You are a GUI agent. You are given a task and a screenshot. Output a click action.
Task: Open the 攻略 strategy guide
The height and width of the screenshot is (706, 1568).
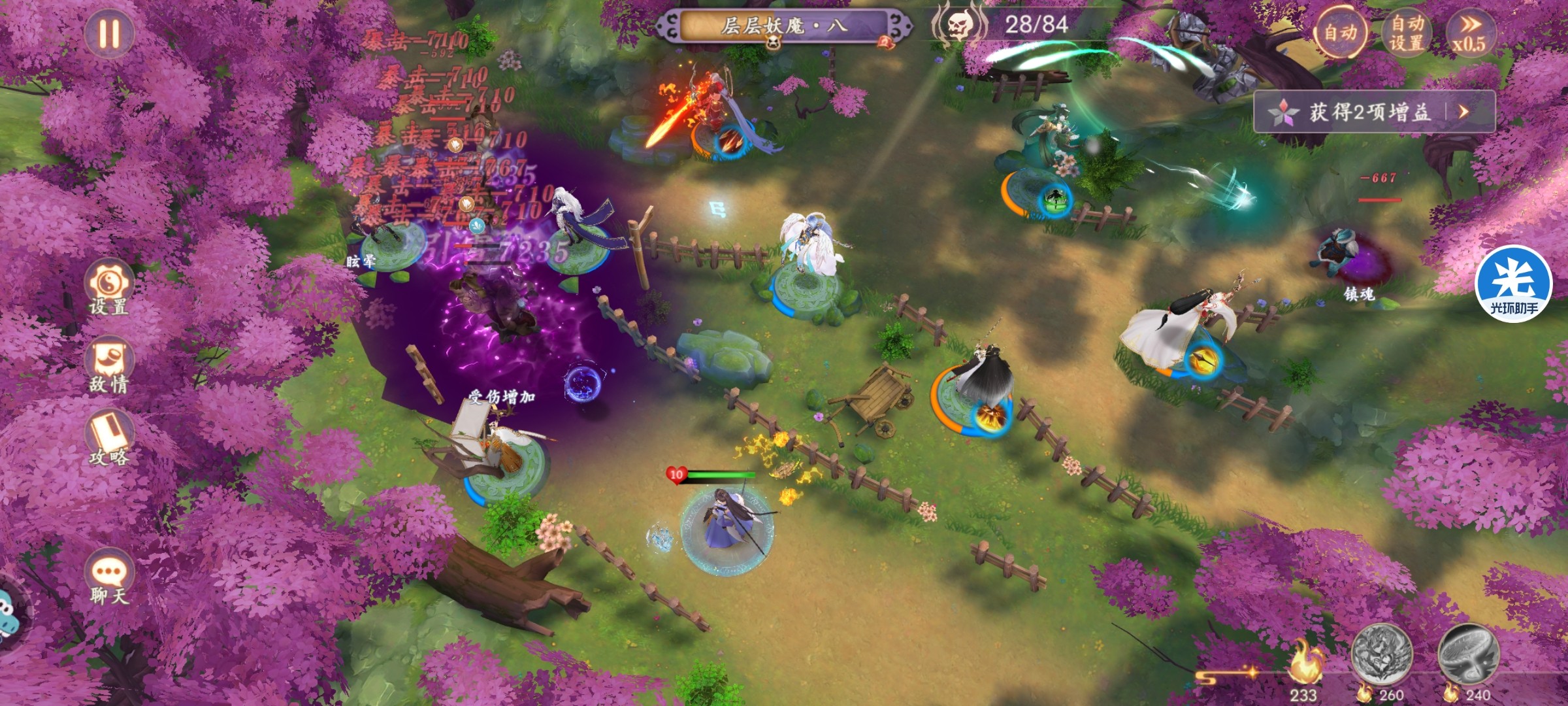click(109, 439)
